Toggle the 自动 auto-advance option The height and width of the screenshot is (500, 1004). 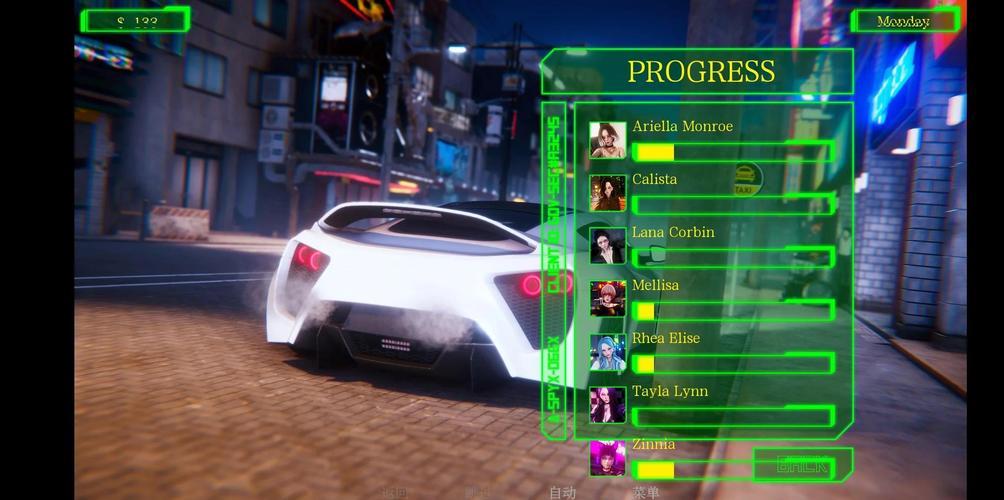pos(563,492)
